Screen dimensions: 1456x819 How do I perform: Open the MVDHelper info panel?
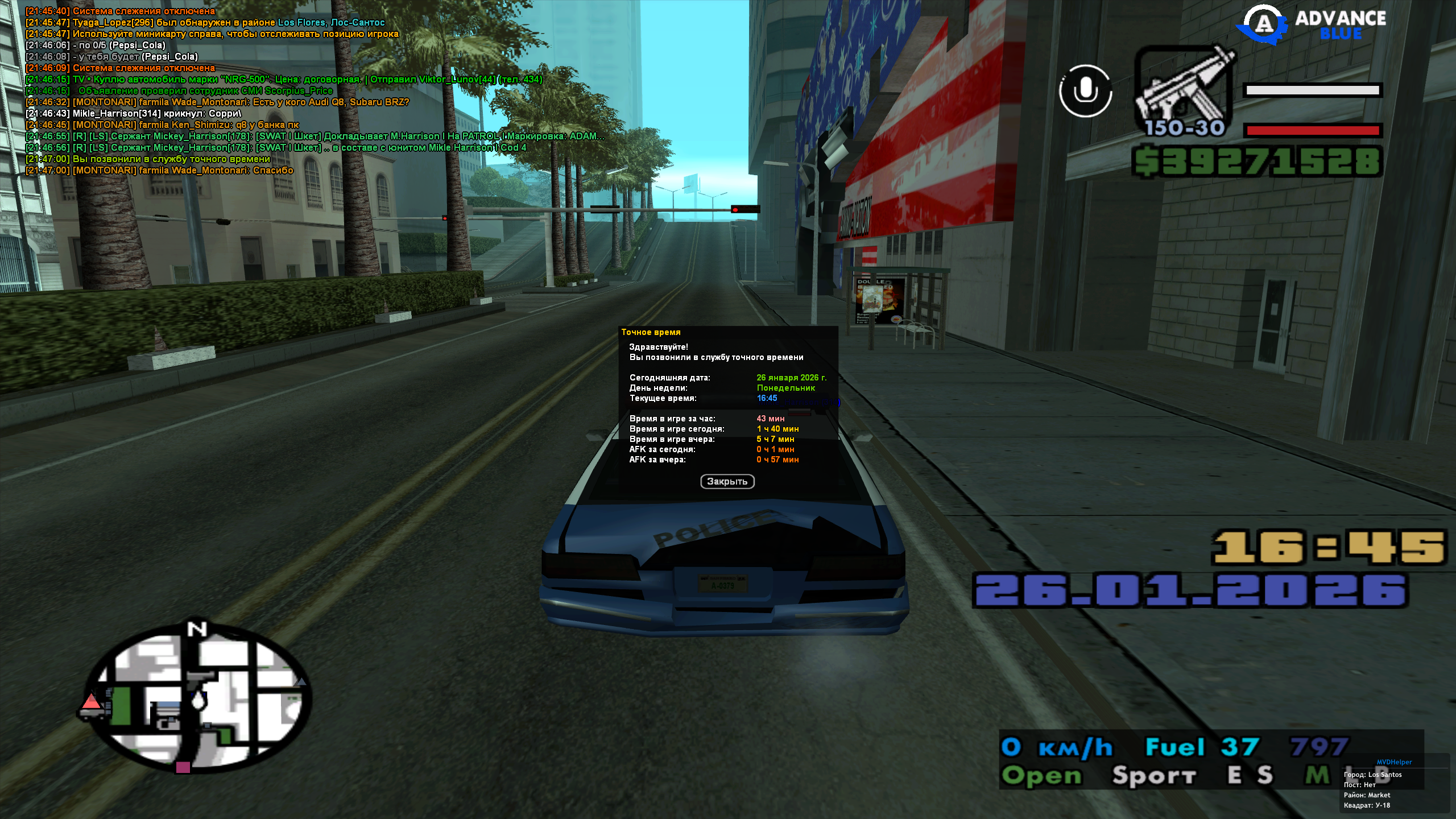click(1394, 762)
